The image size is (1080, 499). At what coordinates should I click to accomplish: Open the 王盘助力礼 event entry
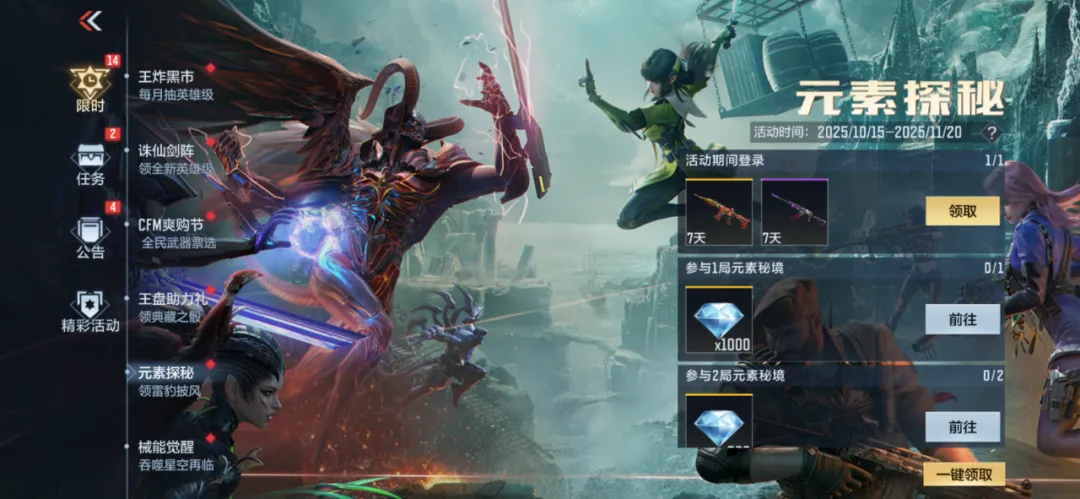(176, 307)
